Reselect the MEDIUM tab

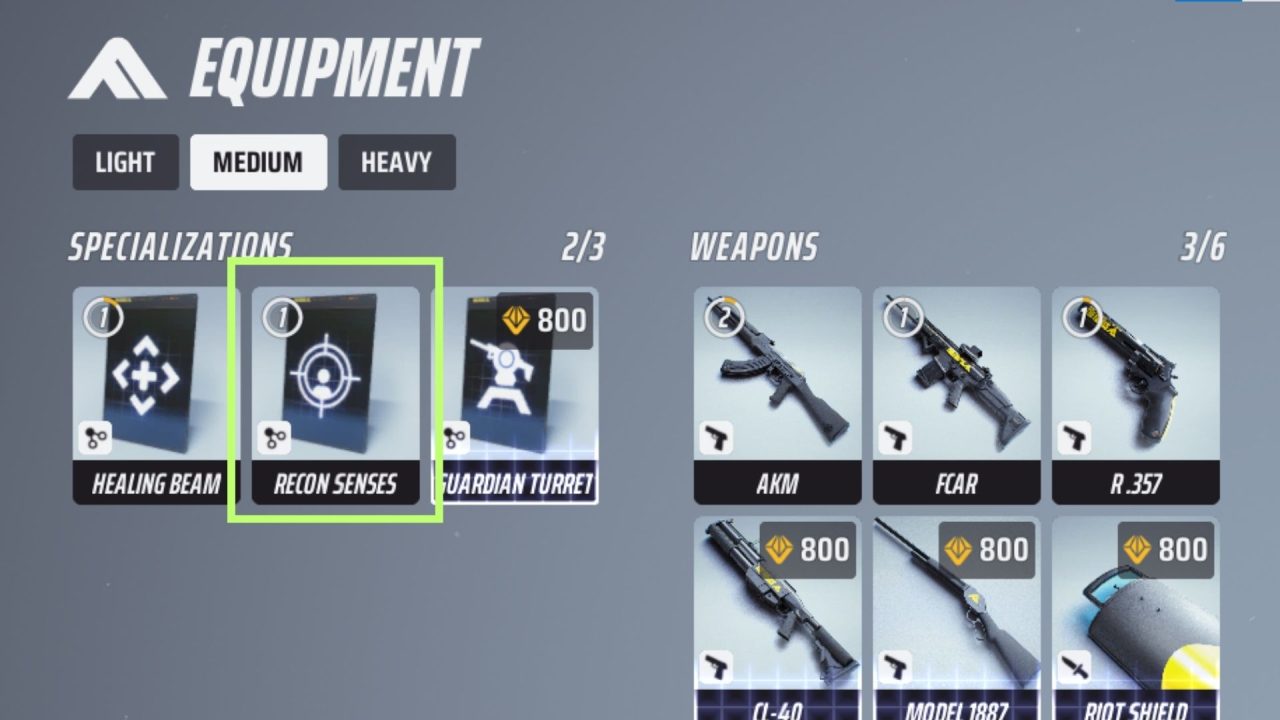pyautogui.click(x=258, y=162)
